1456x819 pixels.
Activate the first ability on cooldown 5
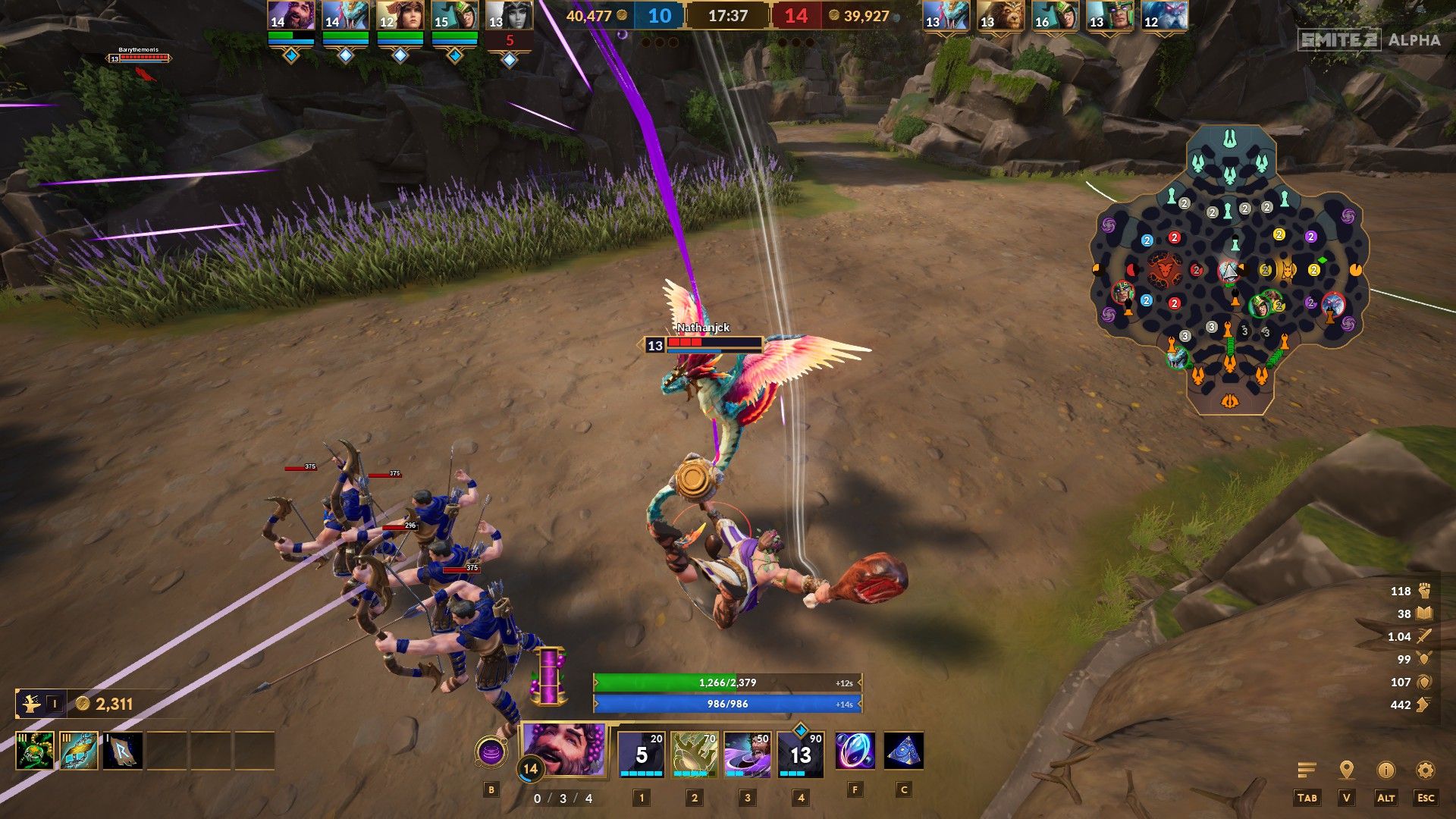tap(642, 755)
